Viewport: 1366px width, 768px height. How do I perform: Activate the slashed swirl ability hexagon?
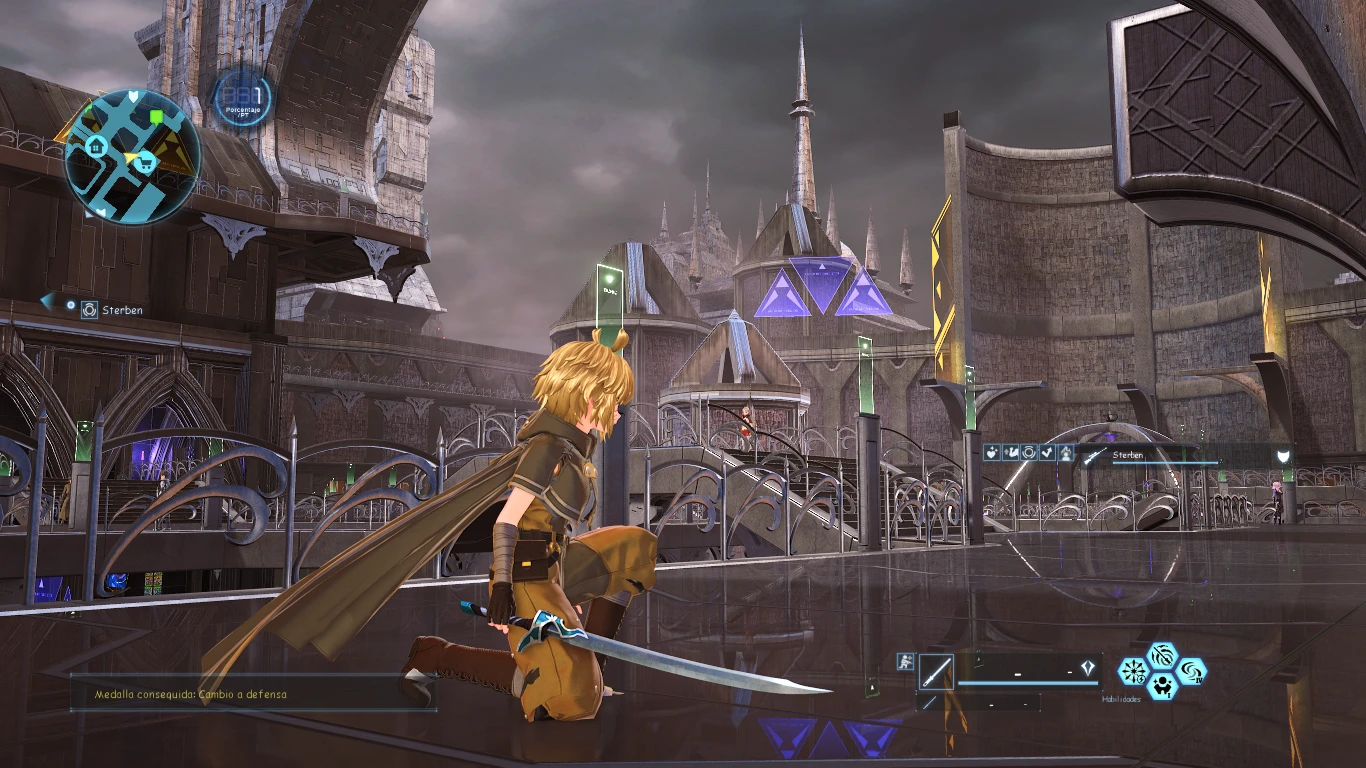tap(1162, 656)
